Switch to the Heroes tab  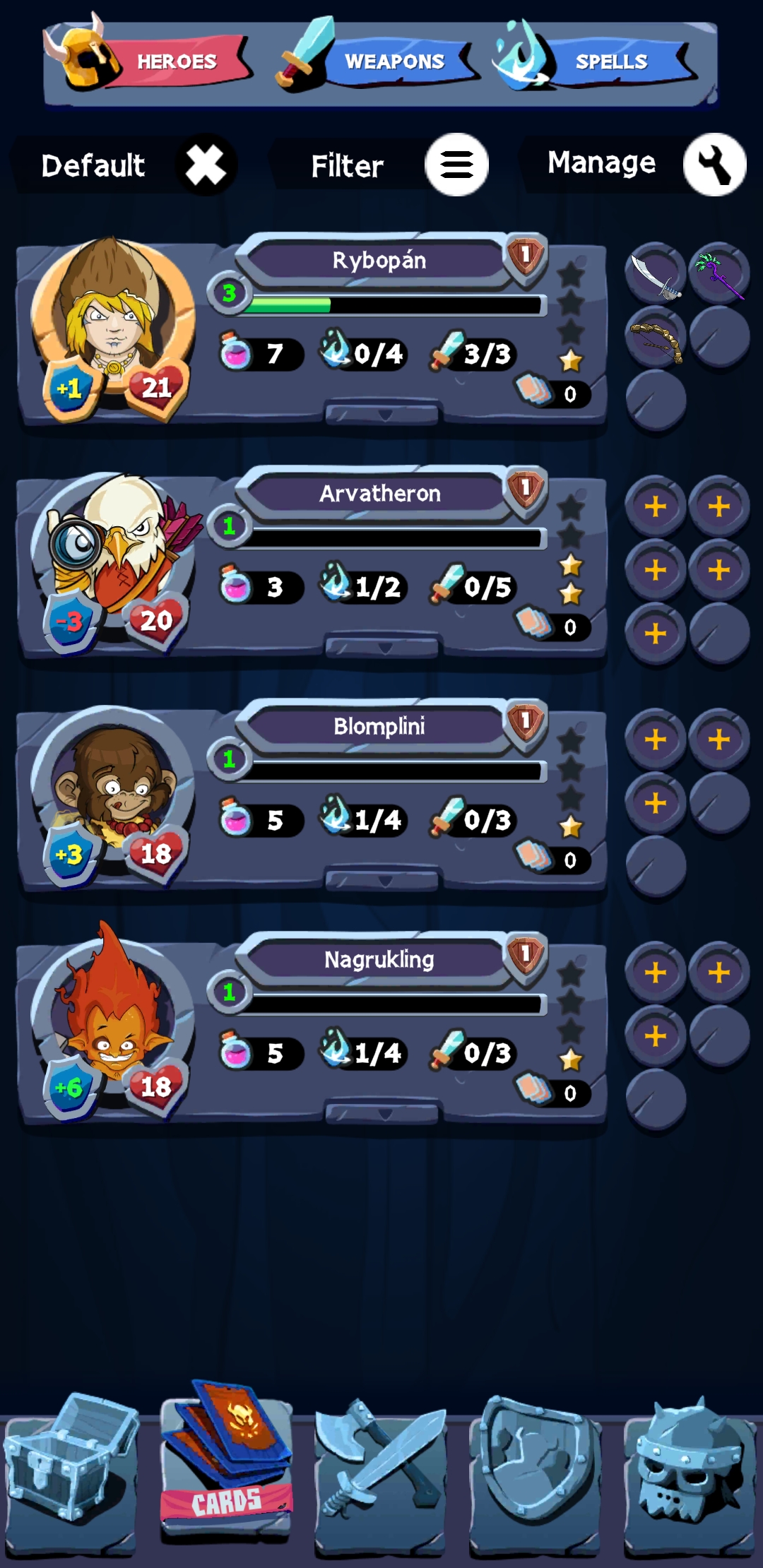[150, 62]
